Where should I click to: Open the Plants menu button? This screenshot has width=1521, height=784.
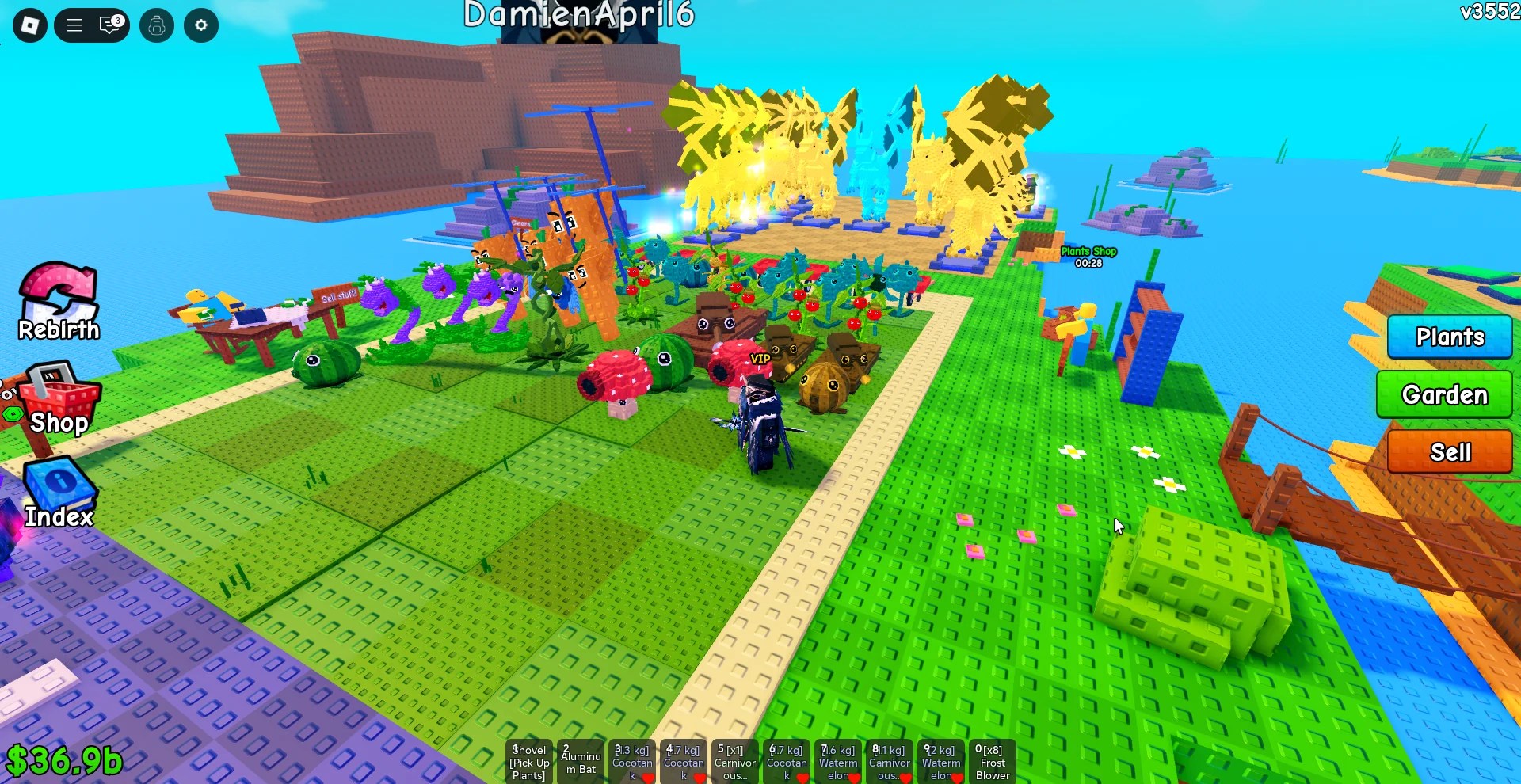(x=1450, y=337)
